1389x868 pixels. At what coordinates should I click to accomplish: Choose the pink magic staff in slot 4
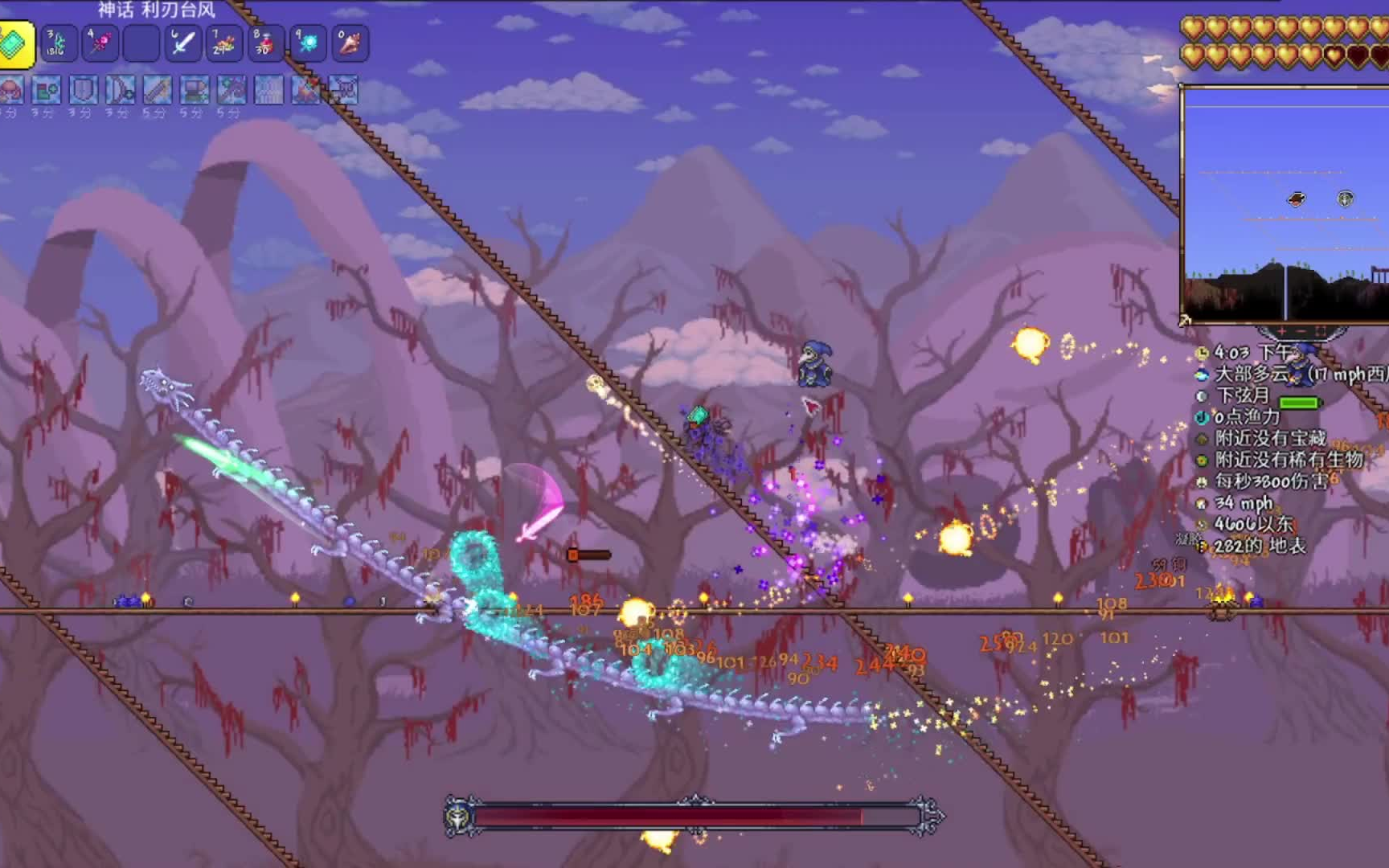[100, 43]
